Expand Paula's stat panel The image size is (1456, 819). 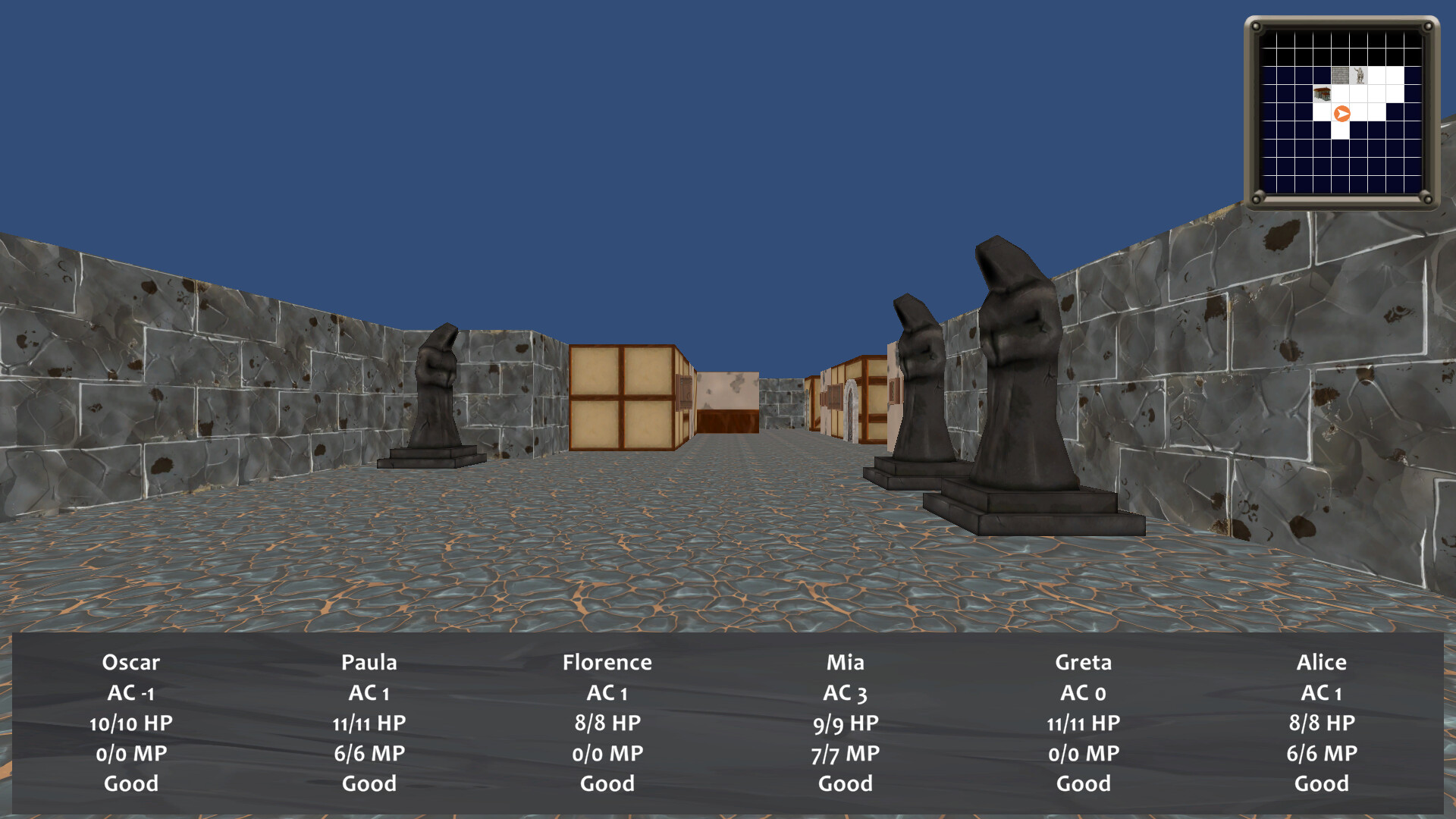point(369,722)
